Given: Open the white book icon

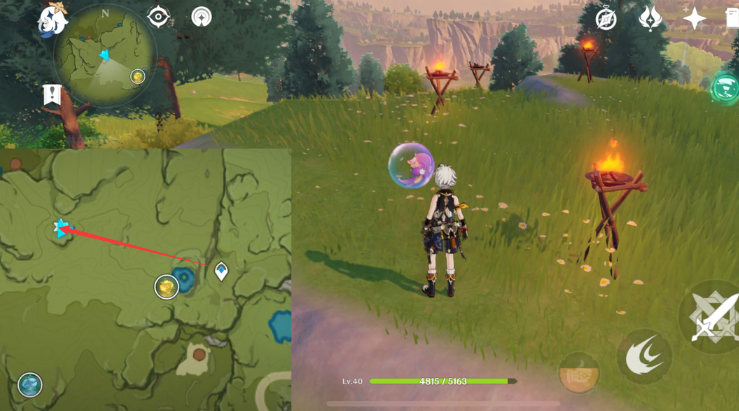Looking at the screenshot, I should tap(732, 18).
